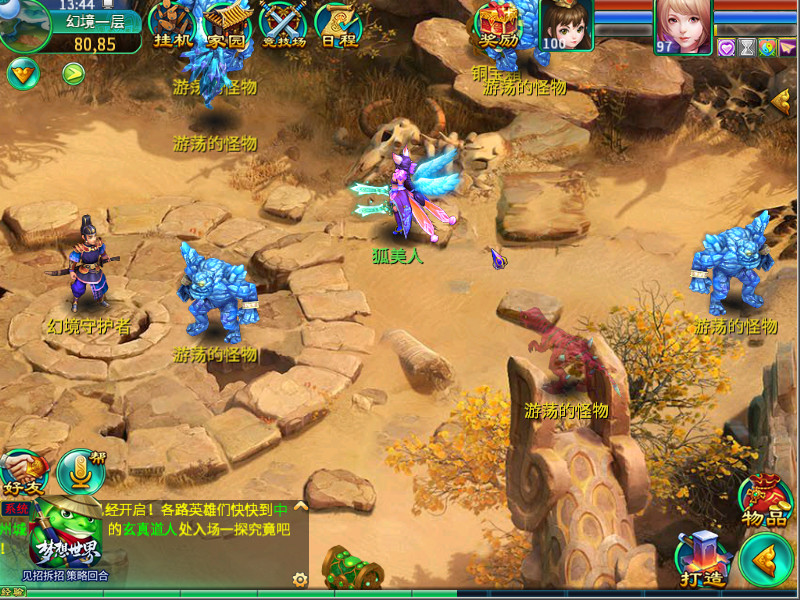Open the 打造 crafting menu
Viewport: 800px width, 600px height.
[702, 560]
